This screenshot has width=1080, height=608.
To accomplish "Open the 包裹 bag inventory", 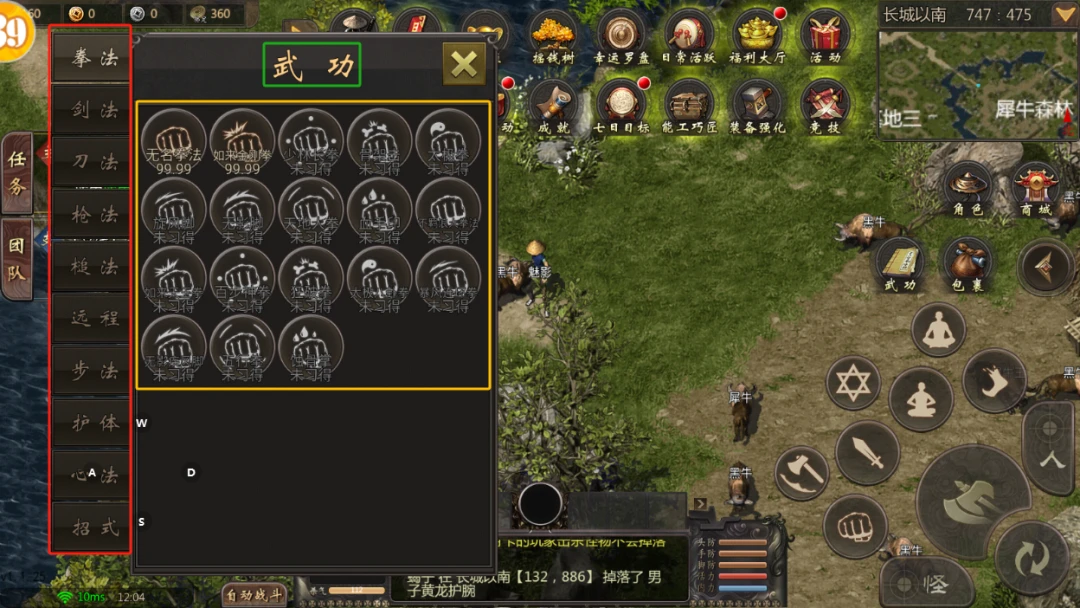I will [968, 264].
